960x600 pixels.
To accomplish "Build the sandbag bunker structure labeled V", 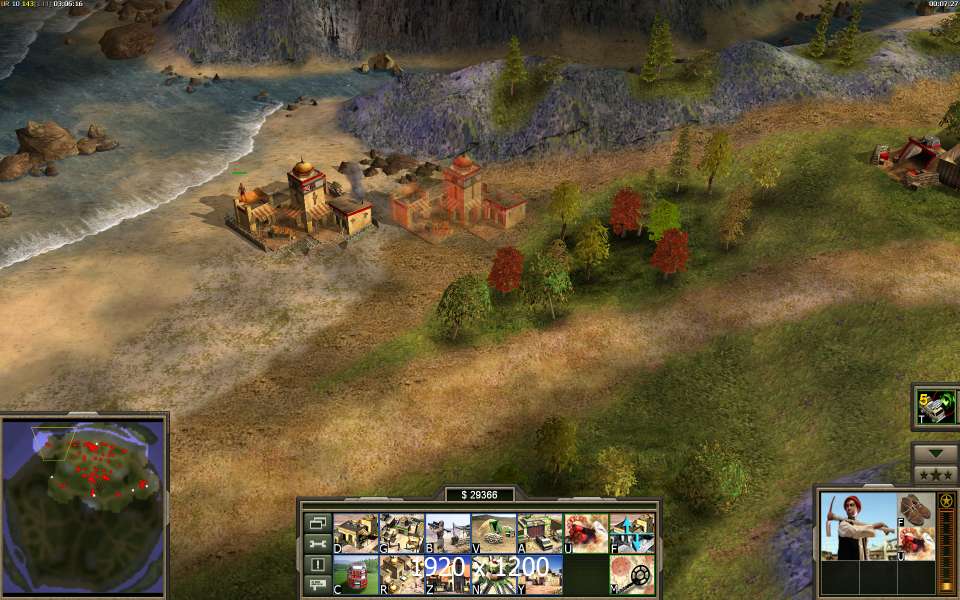I will (493, 533).
